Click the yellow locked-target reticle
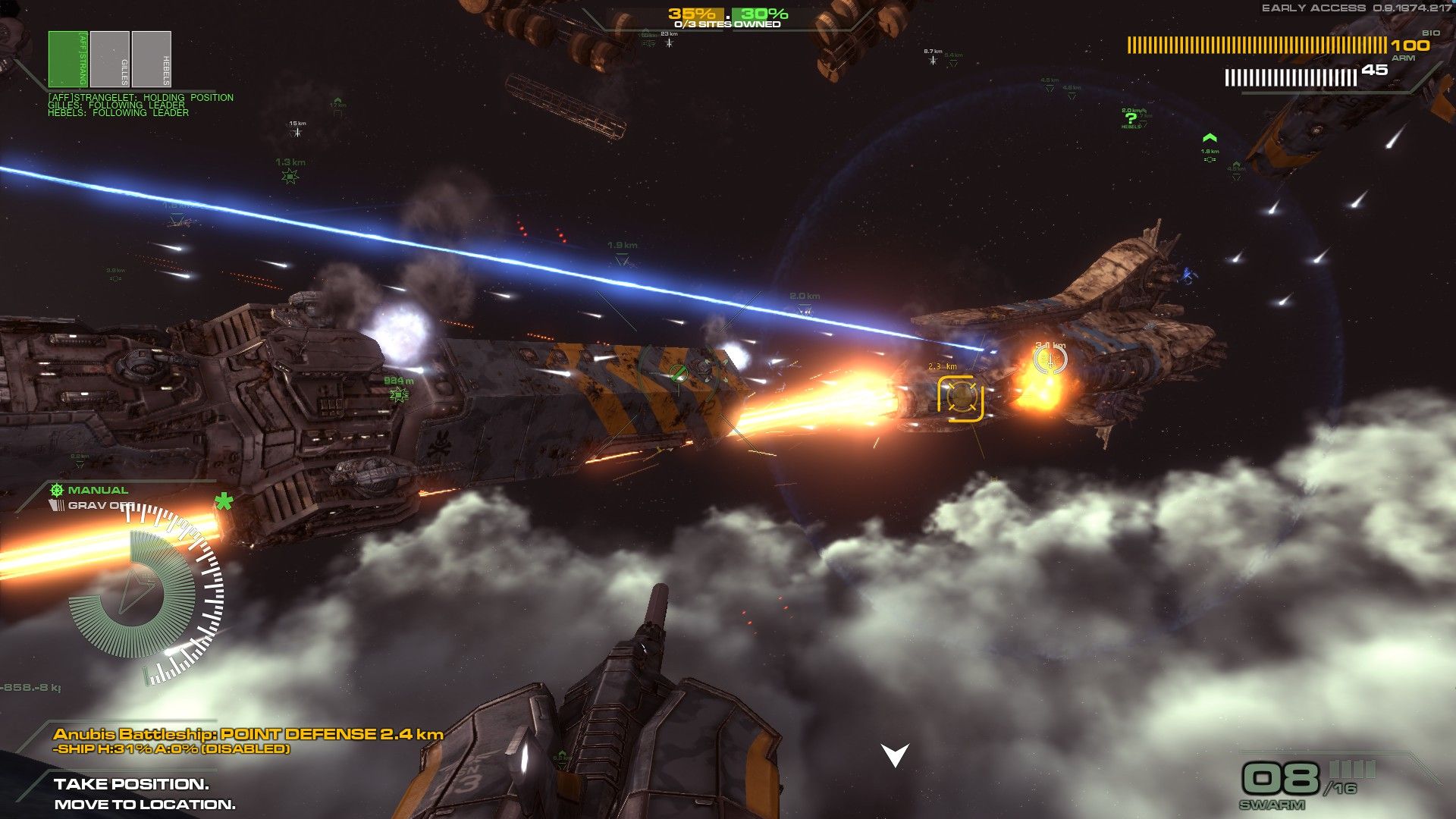 coord(961,397)
